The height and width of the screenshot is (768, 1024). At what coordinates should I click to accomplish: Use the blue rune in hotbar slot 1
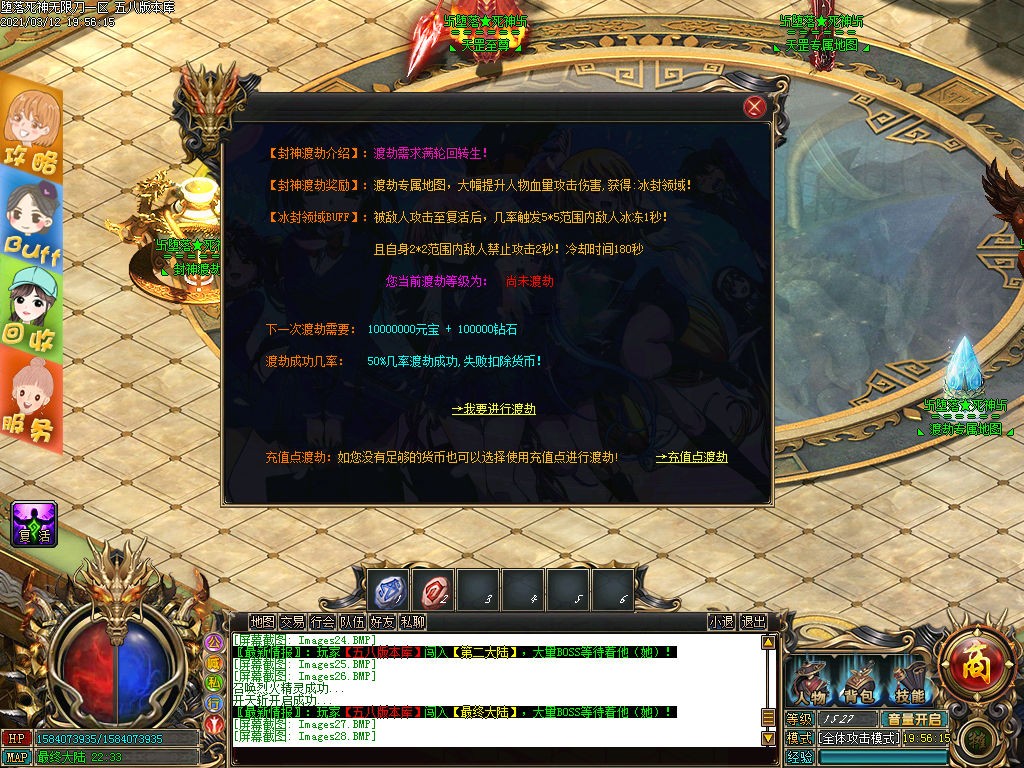[388, 590]
